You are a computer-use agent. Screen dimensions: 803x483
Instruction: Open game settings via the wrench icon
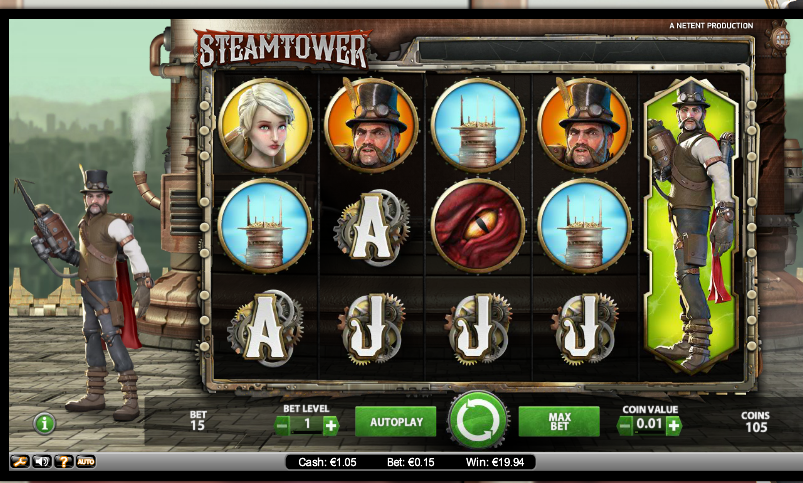[19, 462]
